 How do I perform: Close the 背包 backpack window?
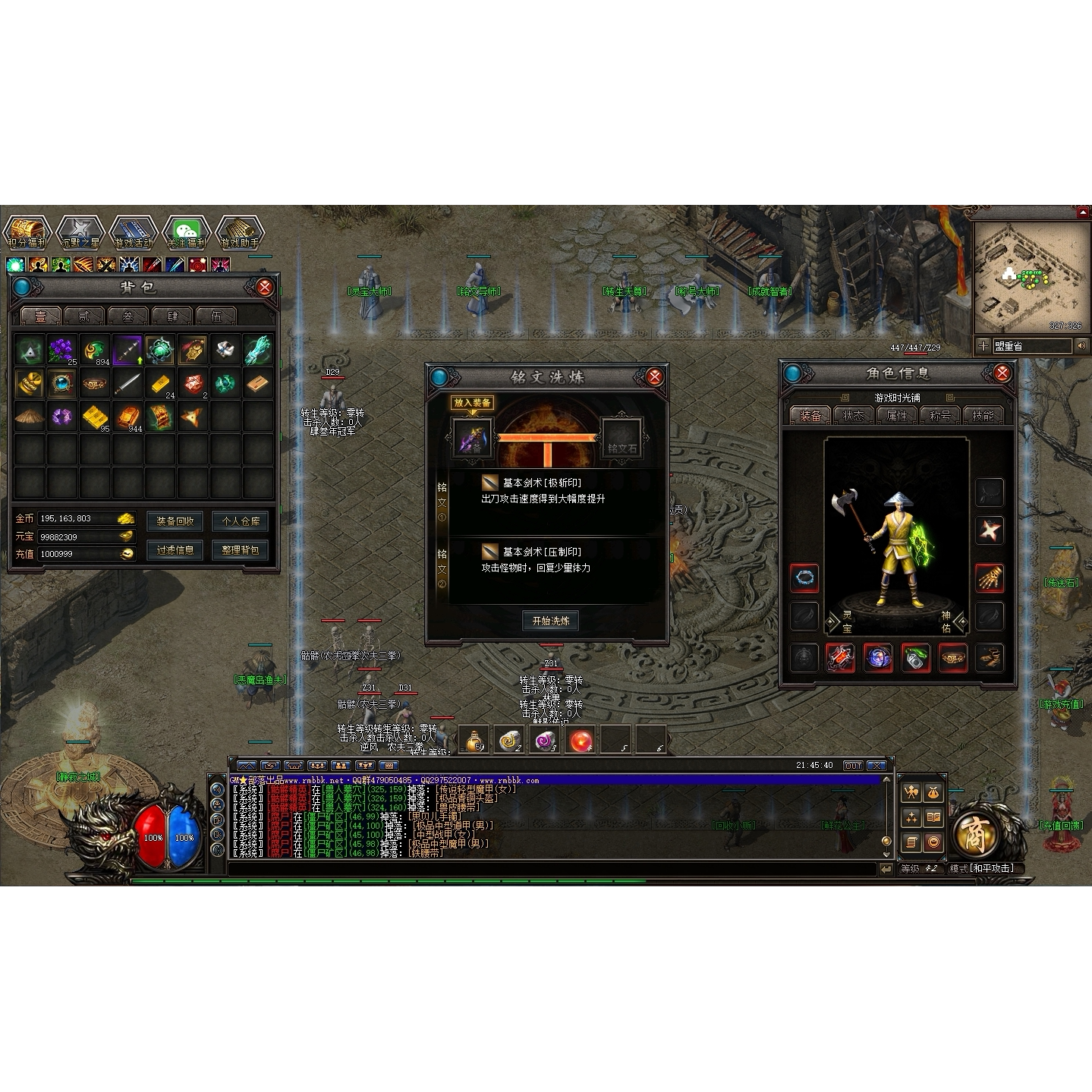click(265, 287)
